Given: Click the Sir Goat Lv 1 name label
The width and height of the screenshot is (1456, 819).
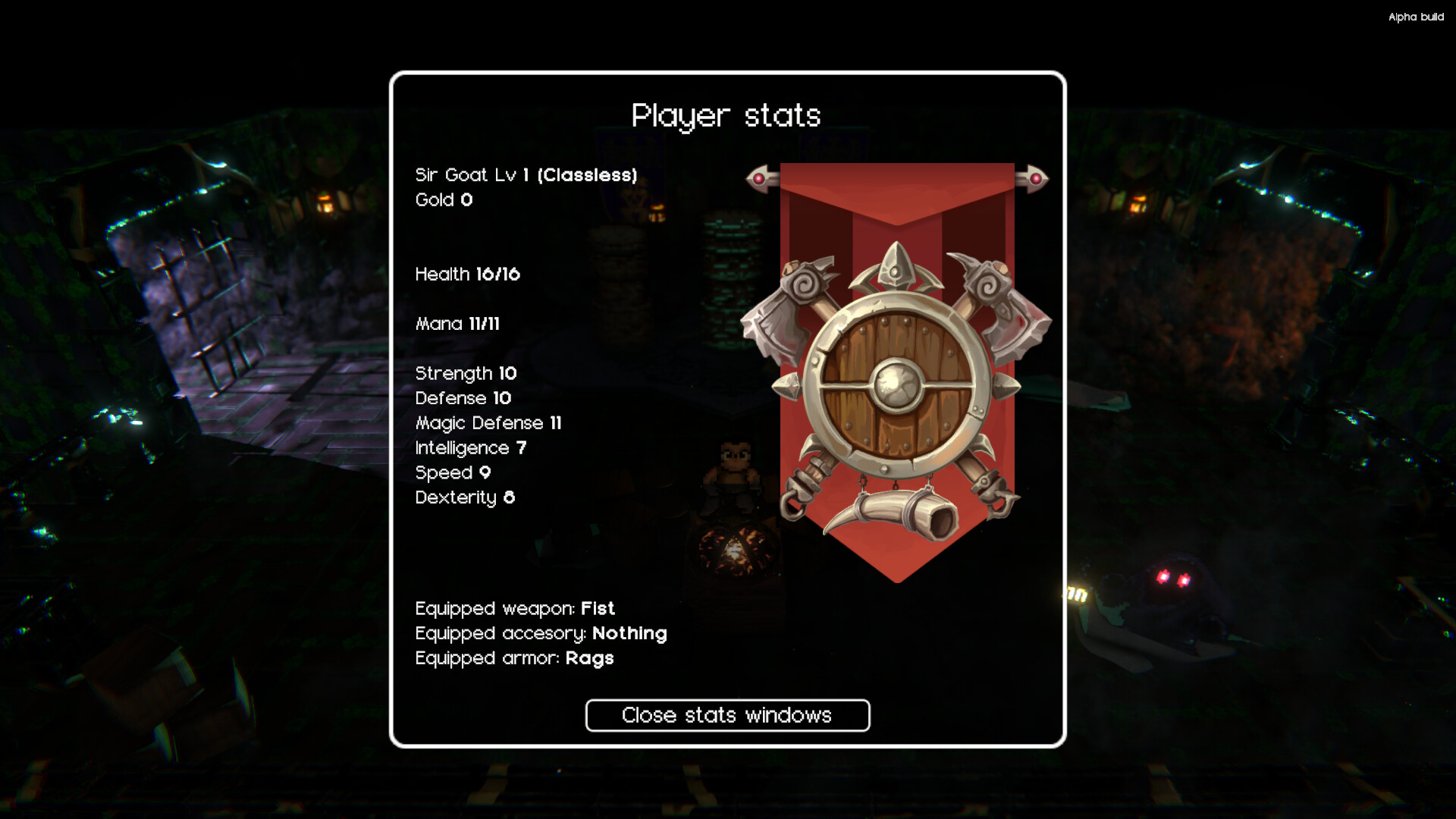Looking at the screenshot, I should tap(526, 174).
